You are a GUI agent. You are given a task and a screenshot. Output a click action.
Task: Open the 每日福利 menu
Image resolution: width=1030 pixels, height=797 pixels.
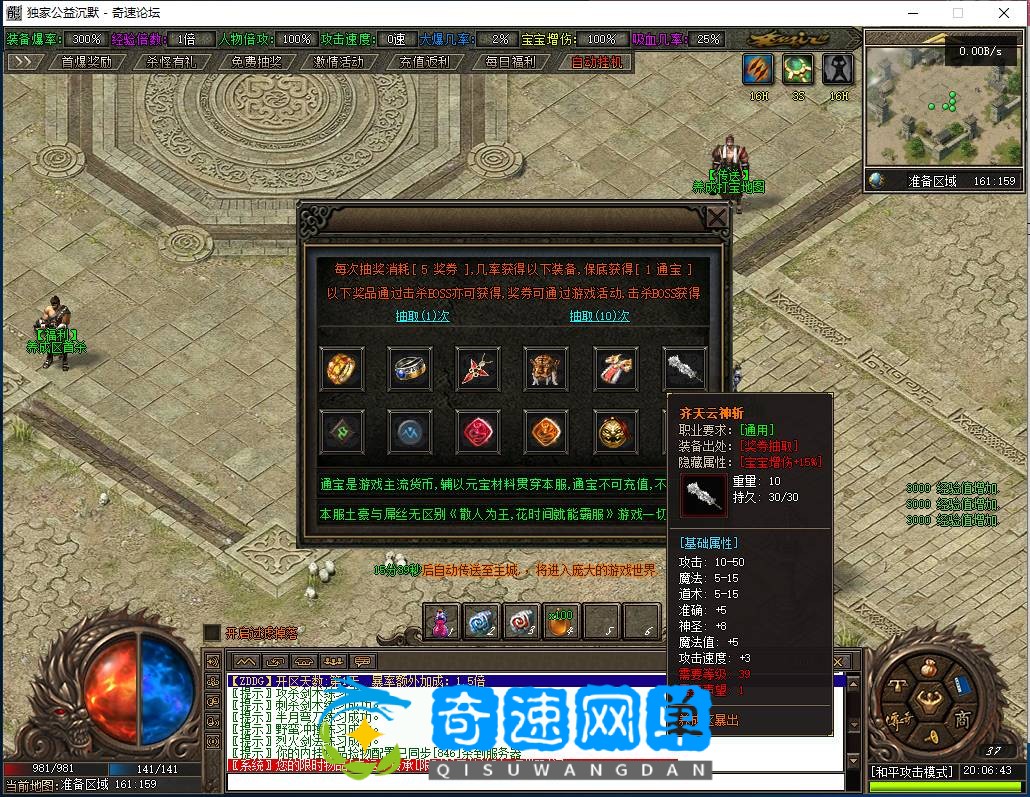point(510,61)
